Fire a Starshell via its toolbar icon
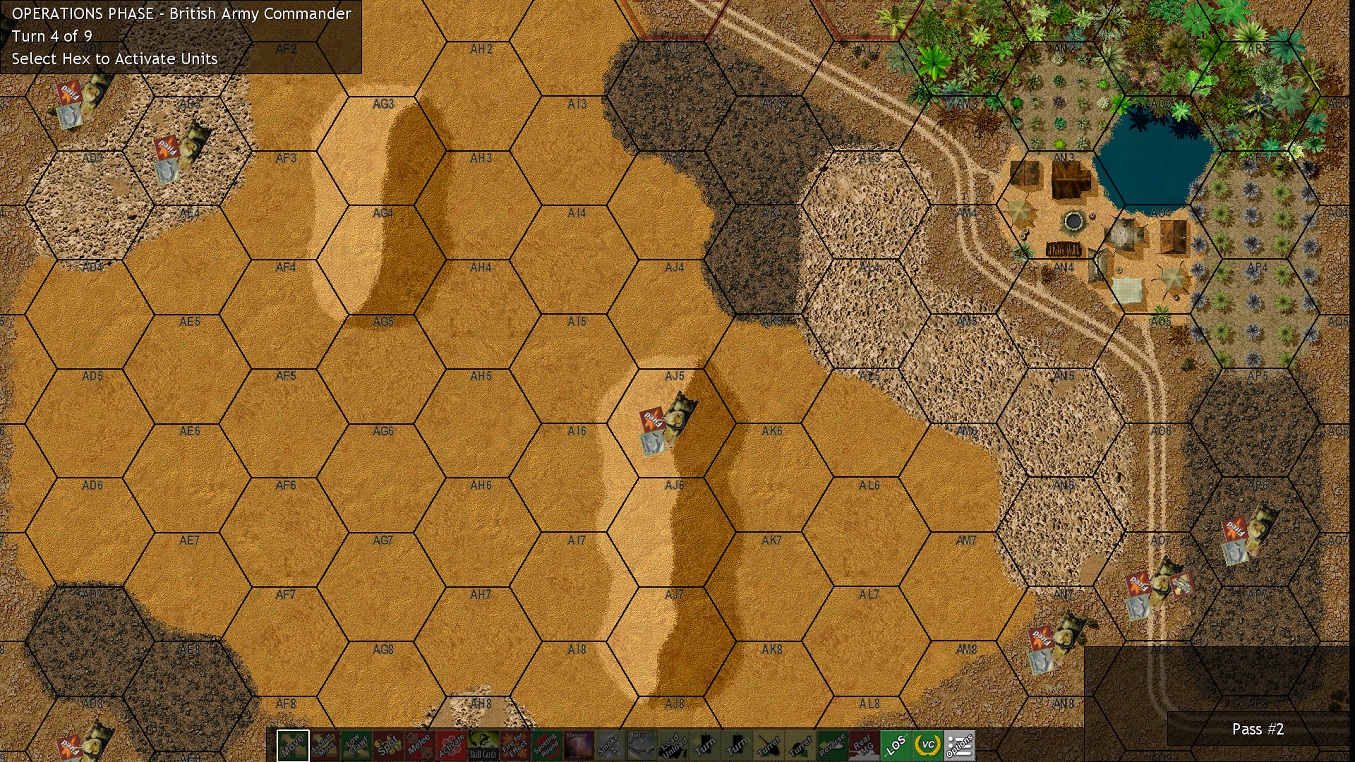This screenshot has height=762, width=1355. (580, 744)
